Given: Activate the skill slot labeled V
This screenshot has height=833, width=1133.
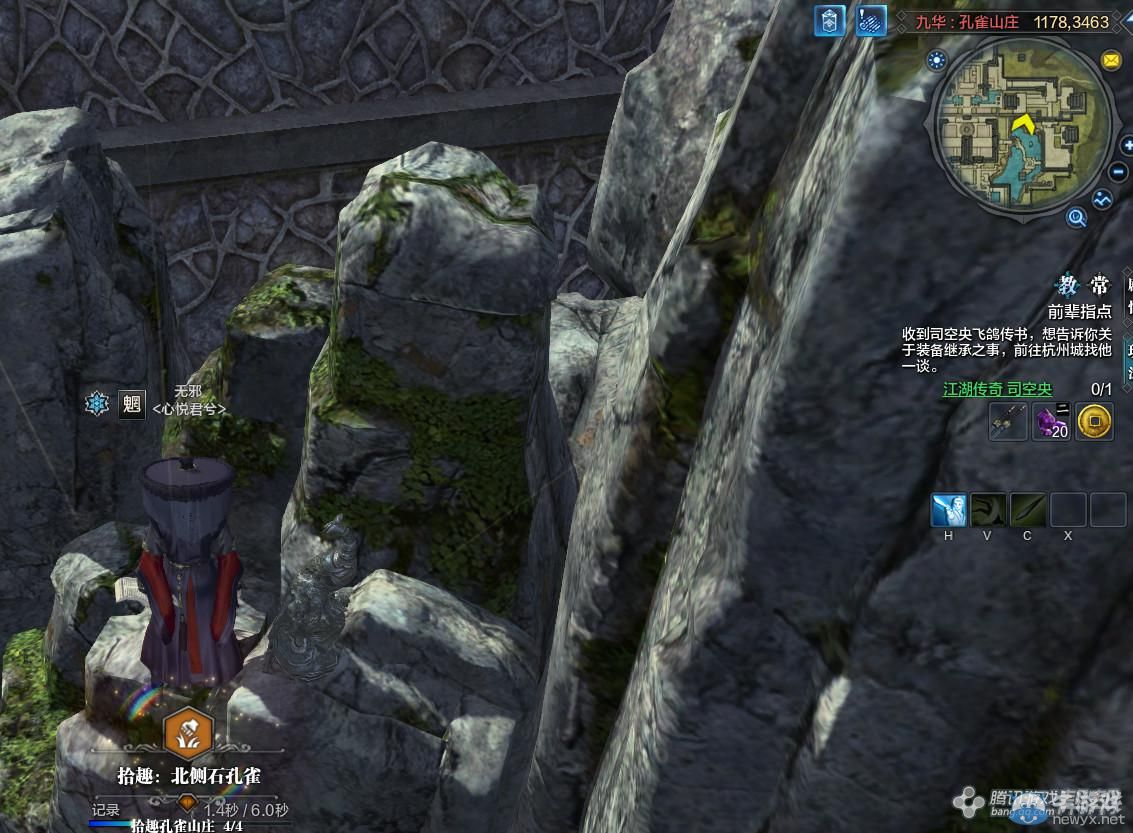Looking at the screenshot, I should [x=988, y=510].
